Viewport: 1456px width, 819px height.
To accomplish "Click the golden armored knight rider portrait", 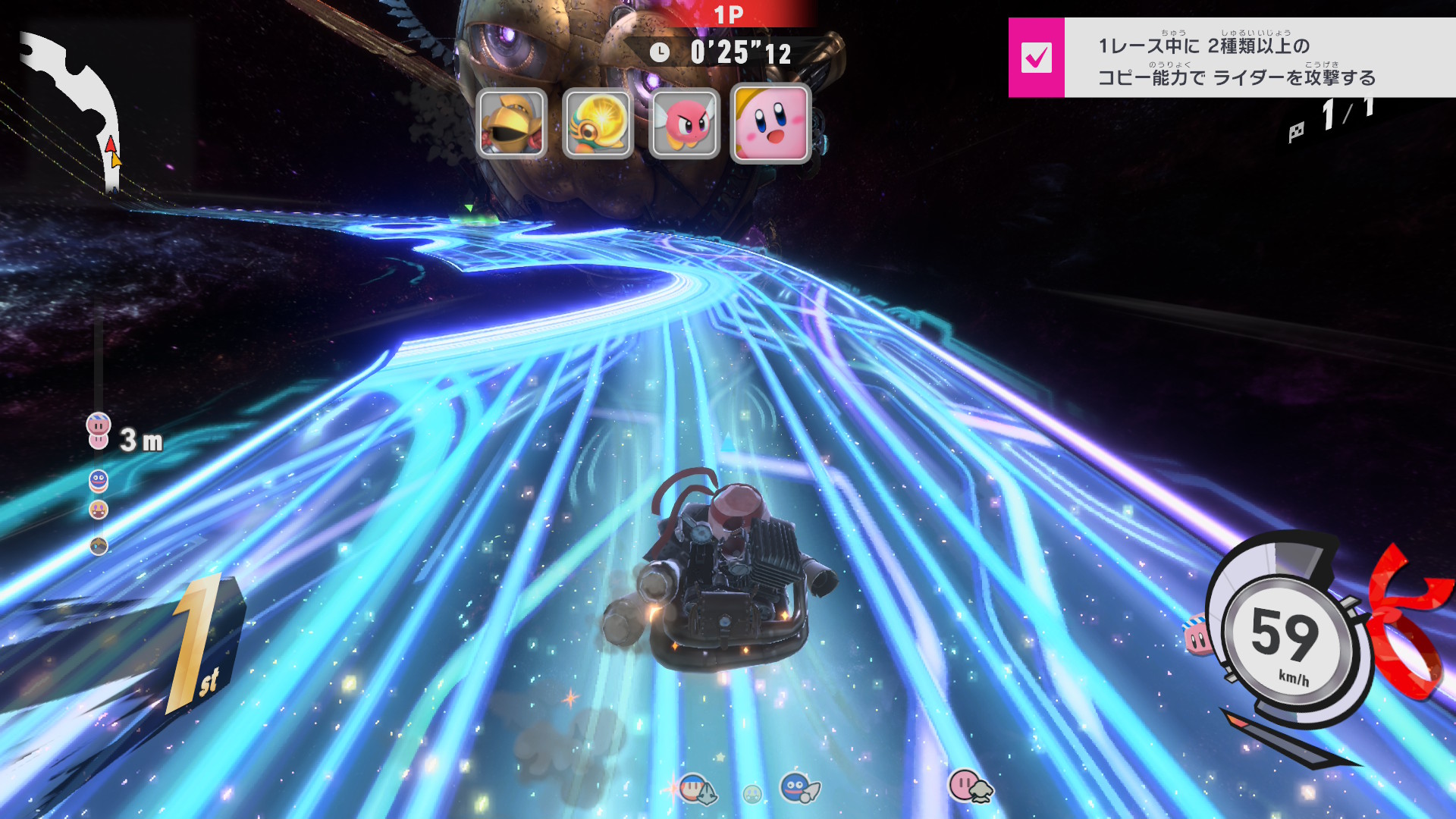I will click(512, 124).
